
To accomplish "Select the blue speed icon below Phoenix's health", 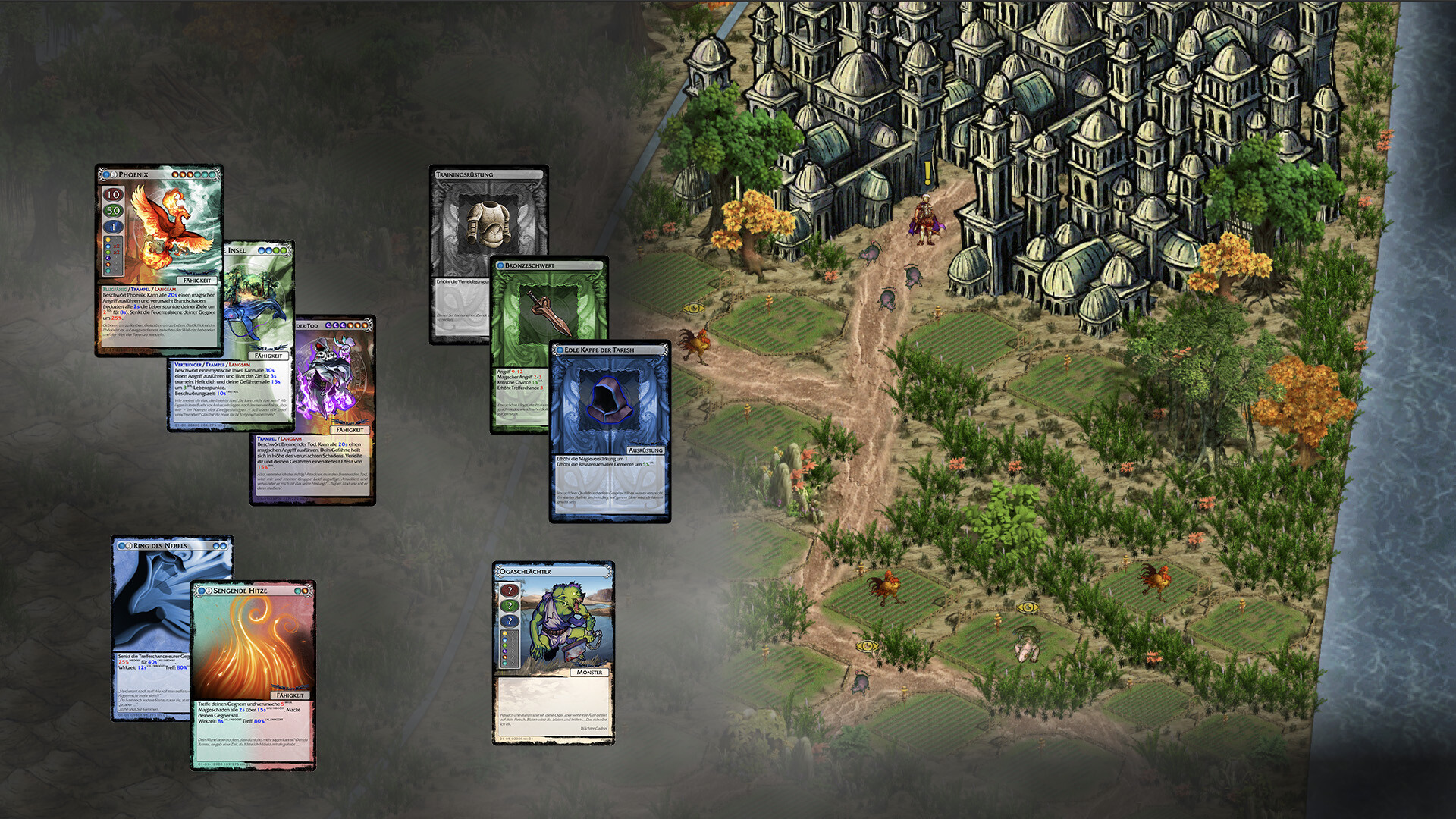I will point(113,225).
